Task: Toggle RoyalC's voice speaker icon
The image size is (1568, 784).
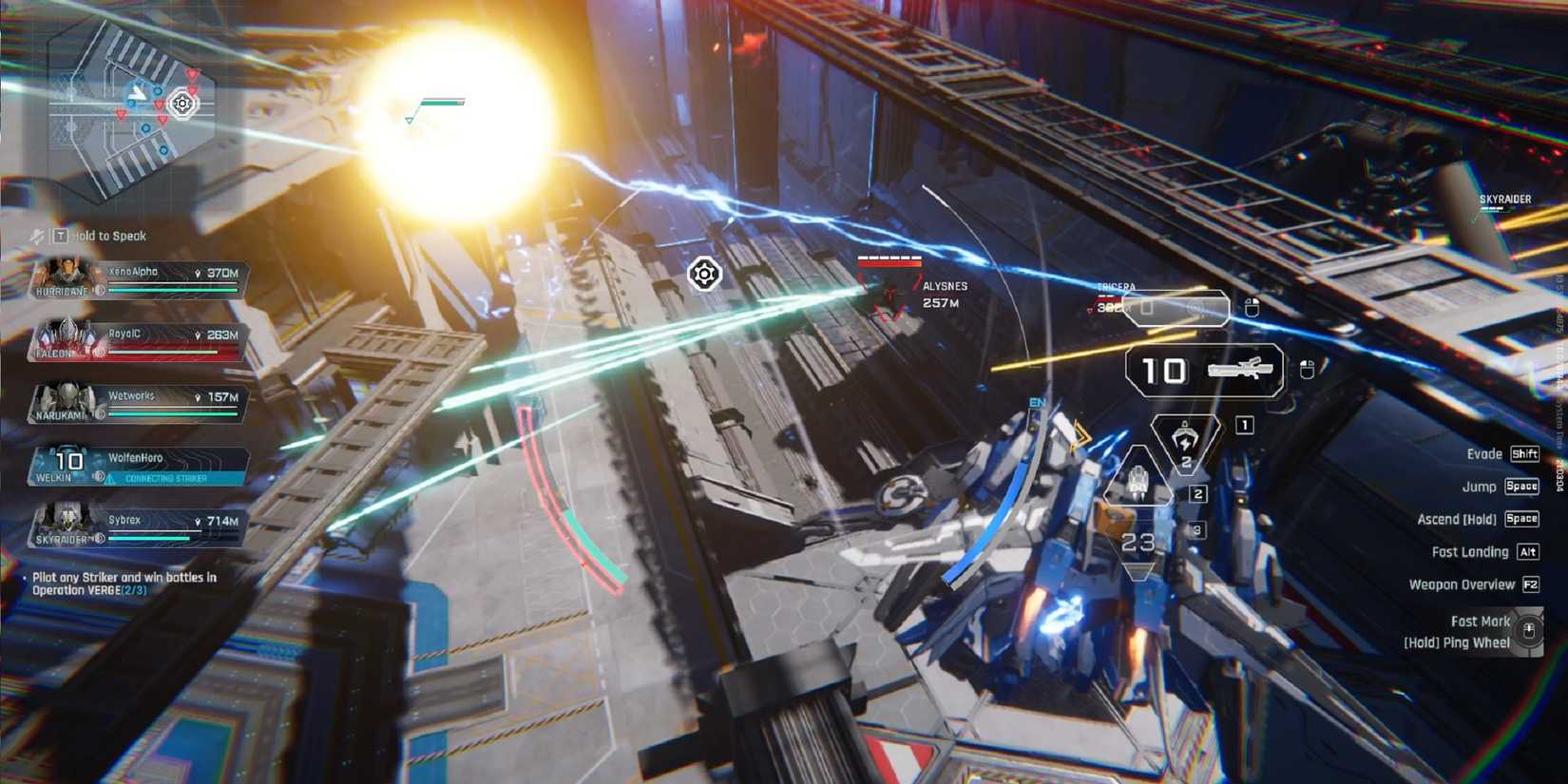Action: point(97,353)
